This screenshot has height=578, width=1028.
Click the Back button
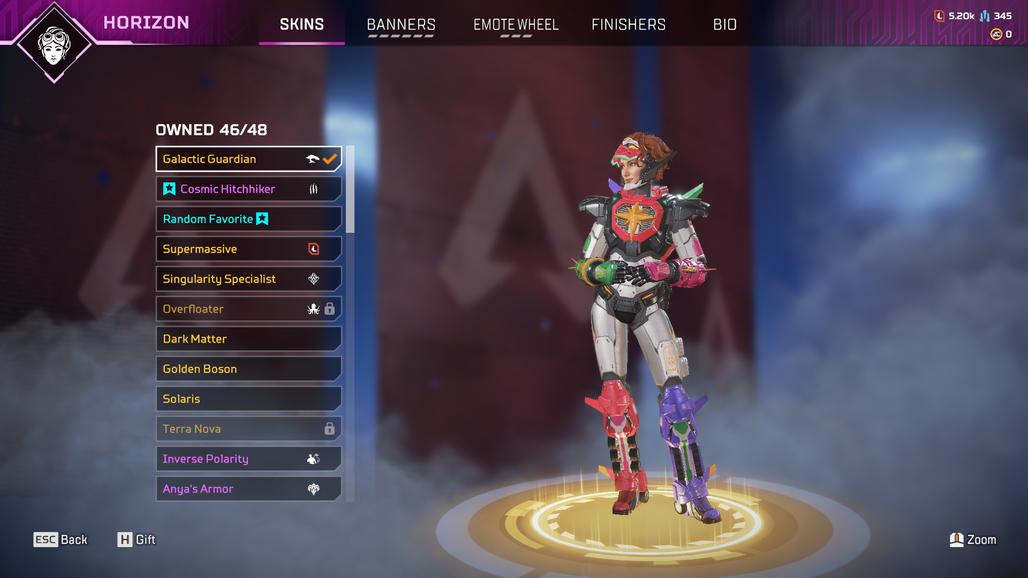[61, 540]
